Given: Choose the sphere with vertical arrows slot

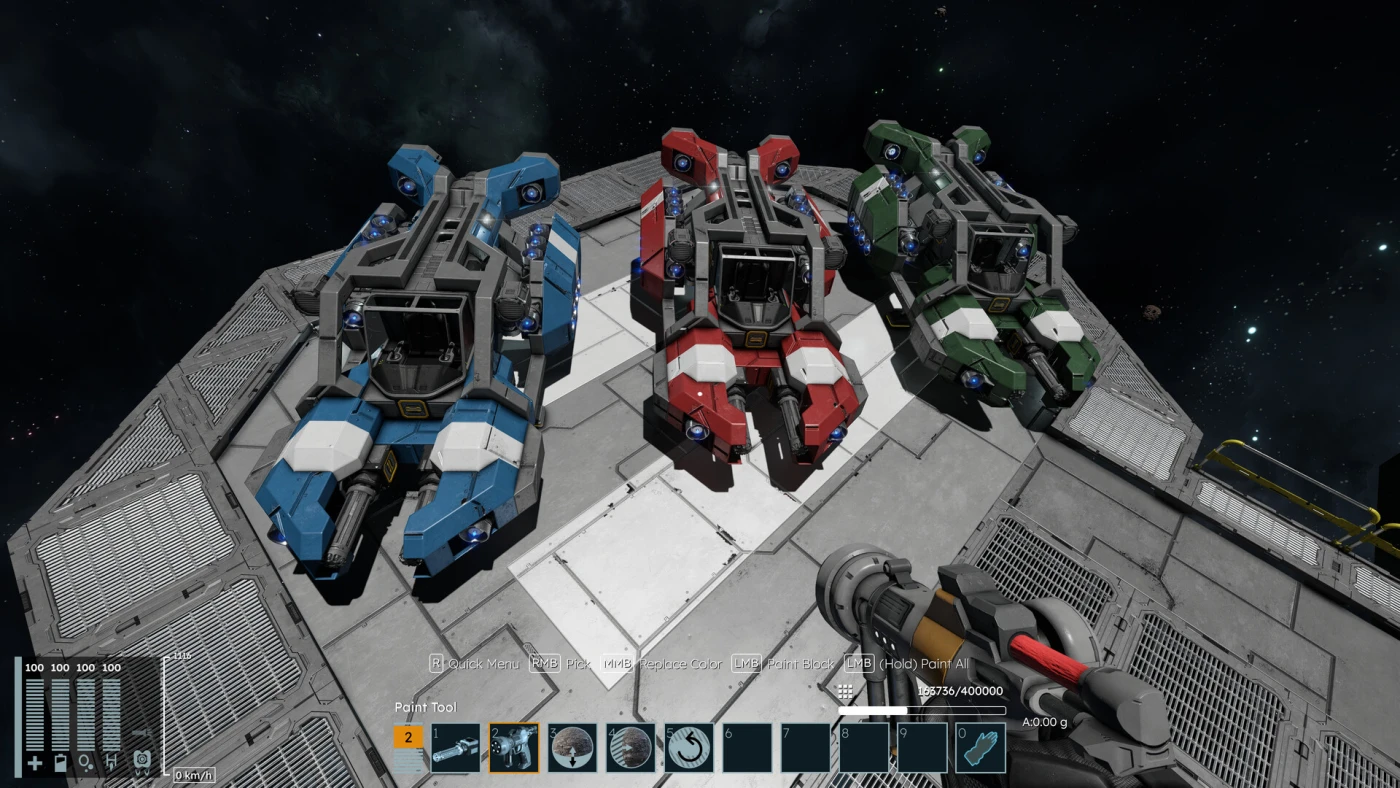Looking at the screenshot, I should (x=572, y=748).
